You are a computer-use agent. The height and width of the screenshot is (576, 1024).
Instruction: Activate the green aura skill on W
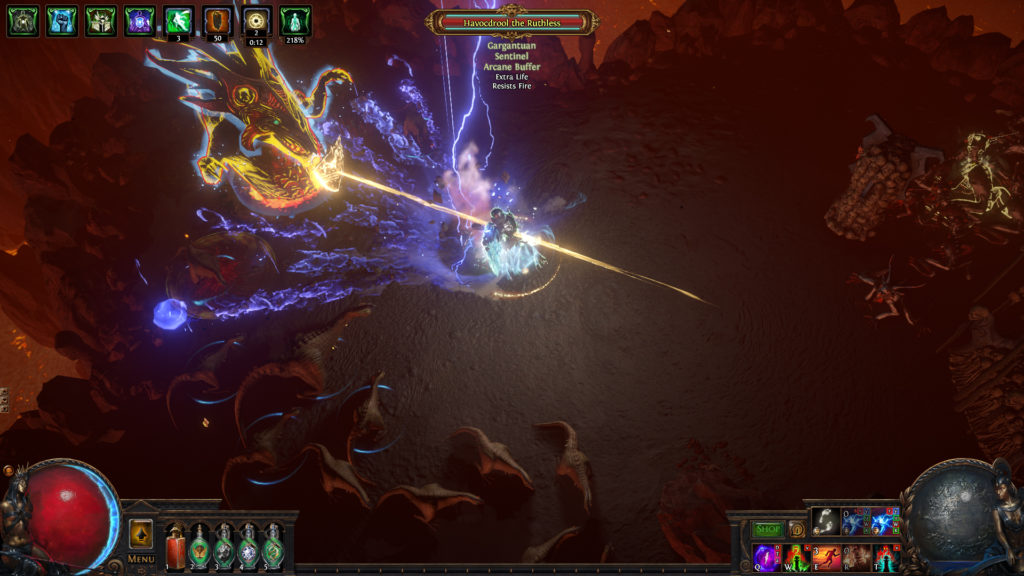tap(797, 557)
